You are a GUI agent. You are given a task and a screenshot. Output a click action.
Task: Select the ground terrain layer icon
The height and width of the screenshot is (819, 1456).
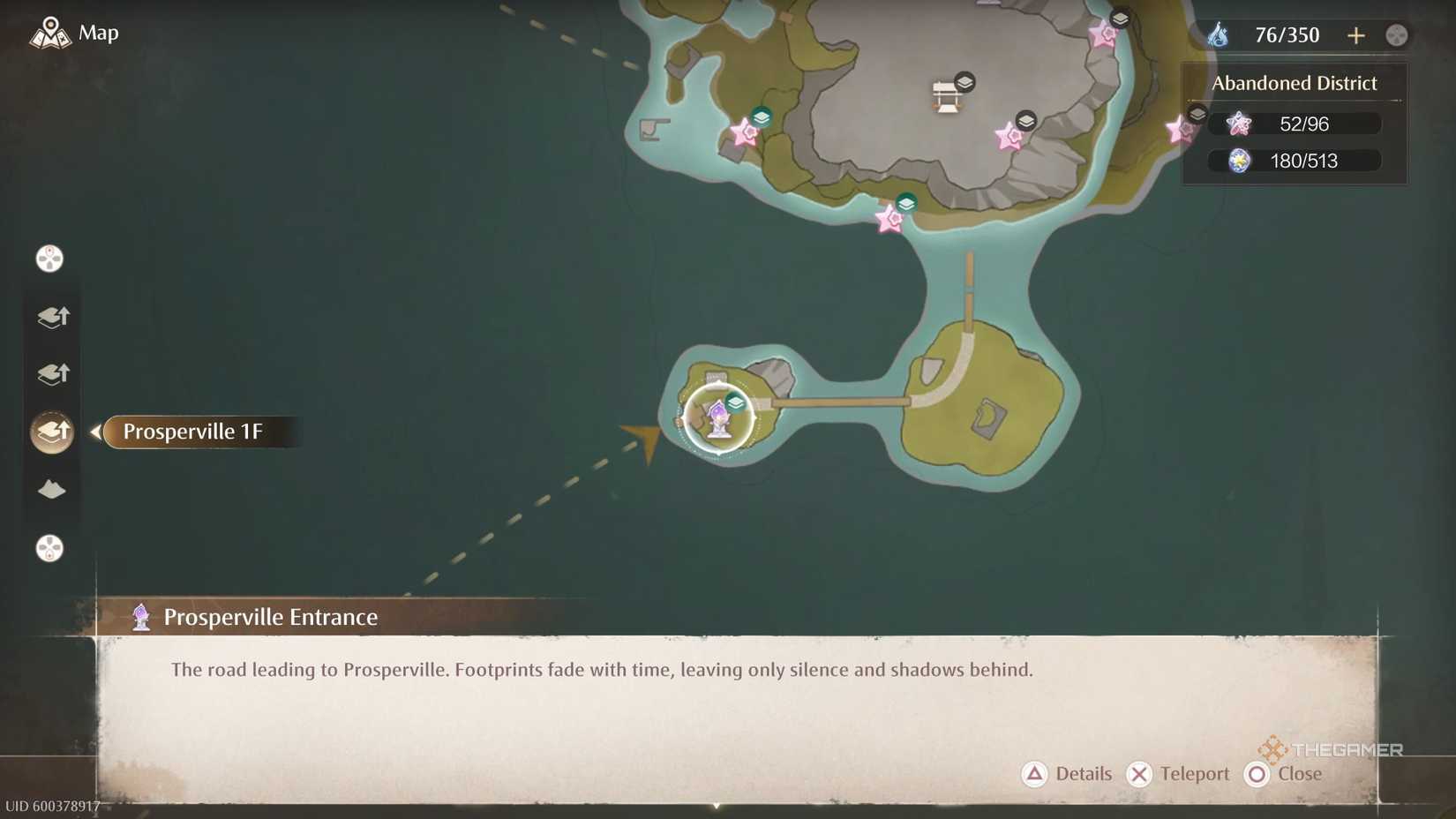52,490
